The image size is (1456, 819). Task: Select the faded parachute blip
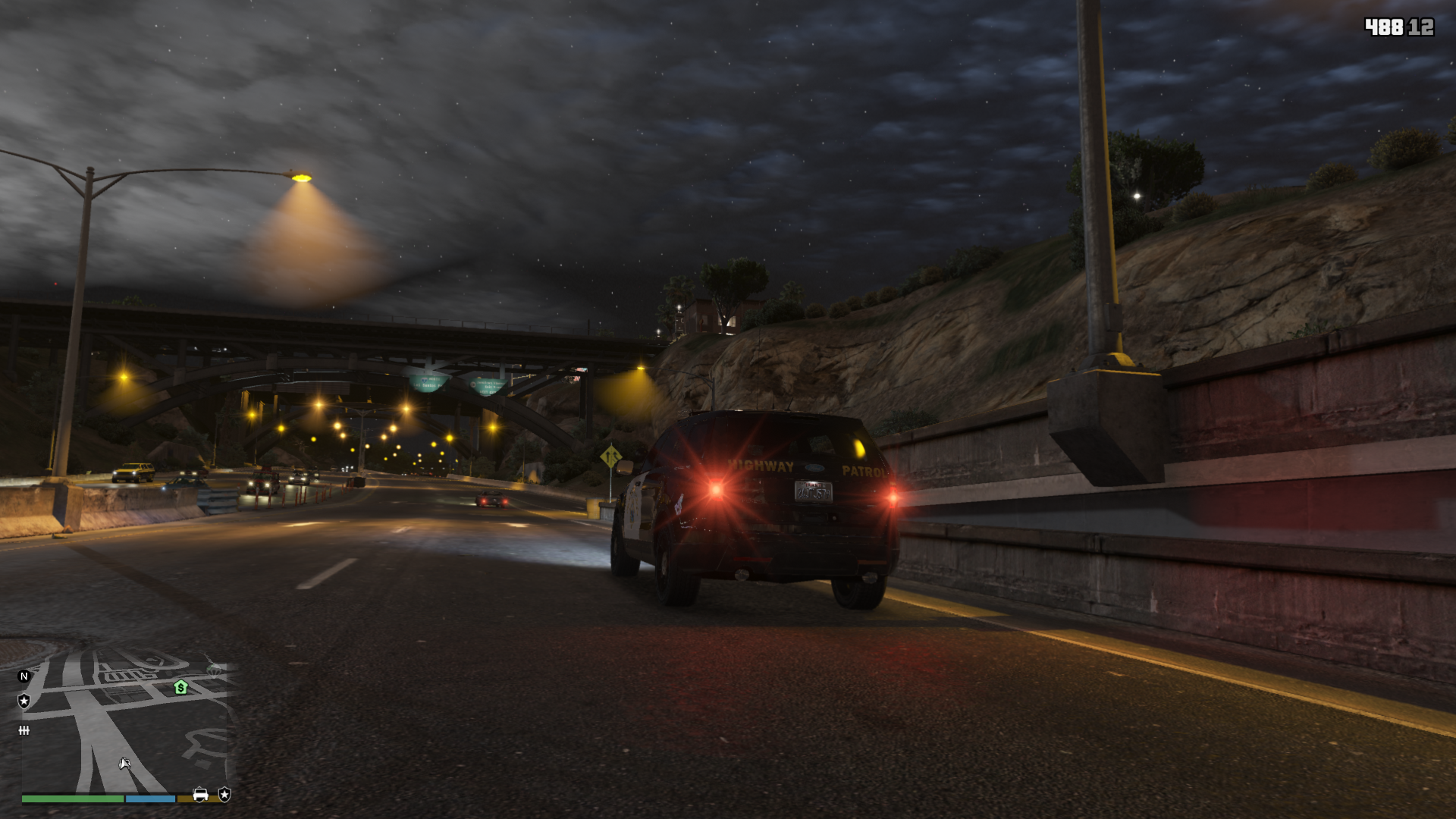215,670
